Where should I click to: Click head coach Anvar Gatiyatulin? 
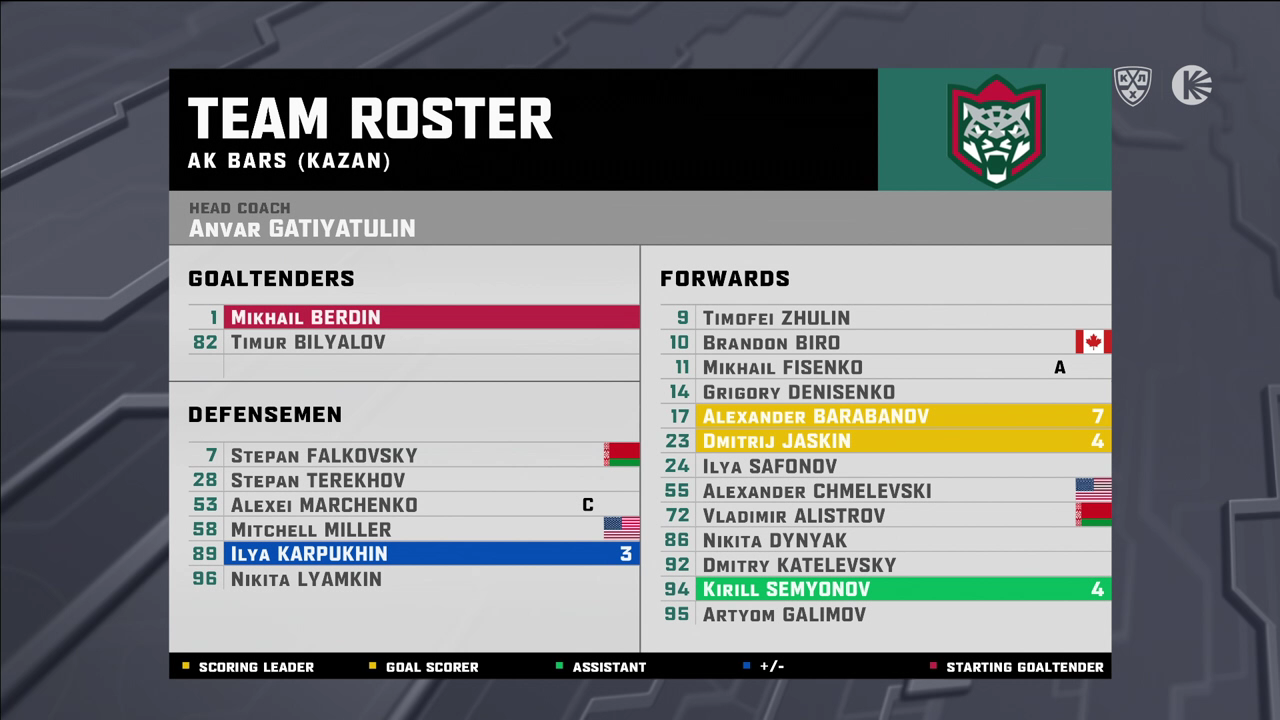coord(302,228)
